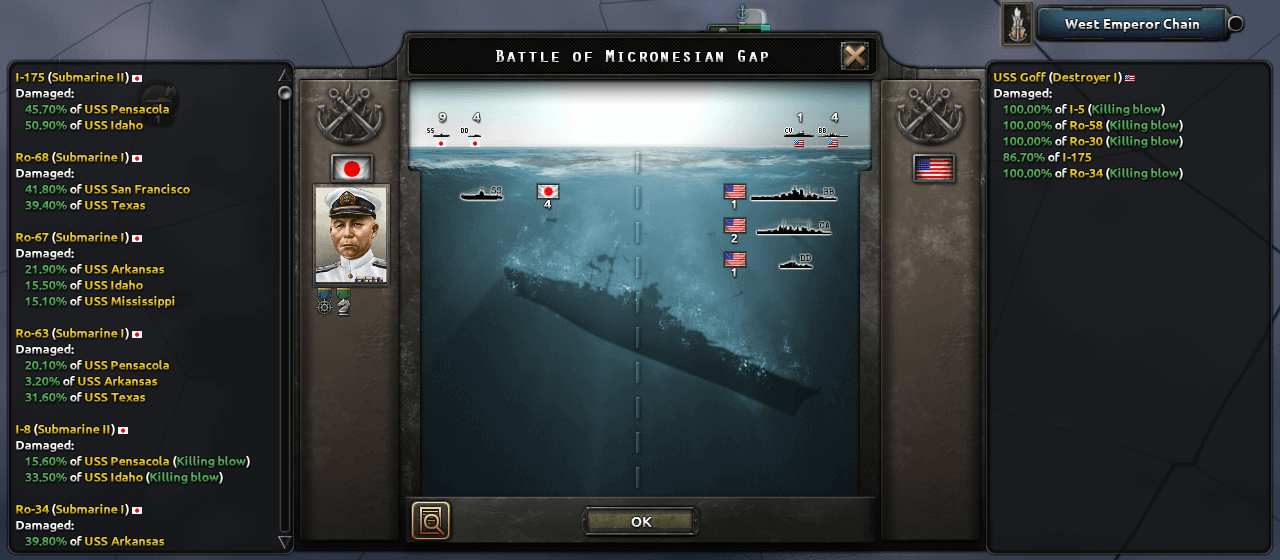Viewport: 1280px width, 560px height.
Task: Confirm the battle report with OK
Action: [641, 521]
